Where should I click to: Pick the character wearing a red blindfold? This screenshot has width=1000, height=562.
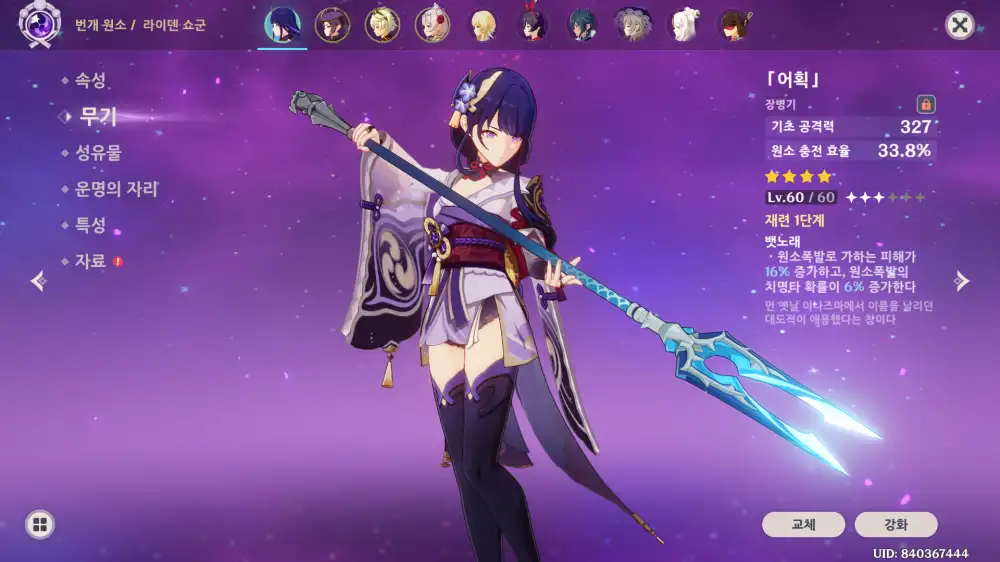pyautogui.click(x=735, y=25)
